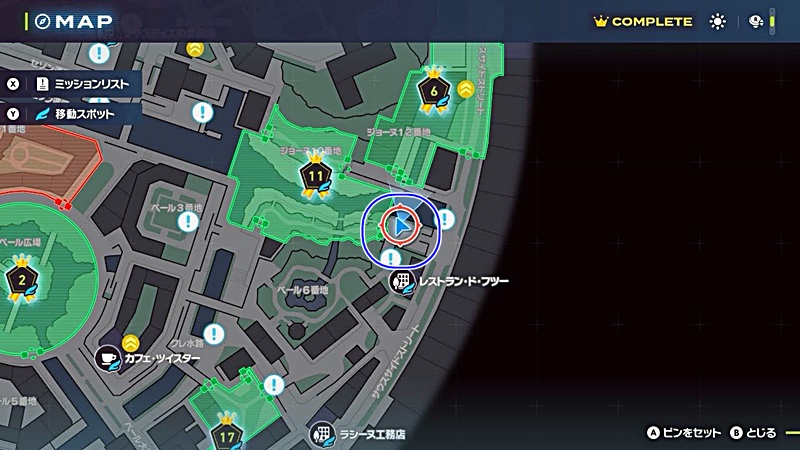Click the blue player arrow marker
The width and height of the screenshot is (800, 450).
click(x=399, y=227)
